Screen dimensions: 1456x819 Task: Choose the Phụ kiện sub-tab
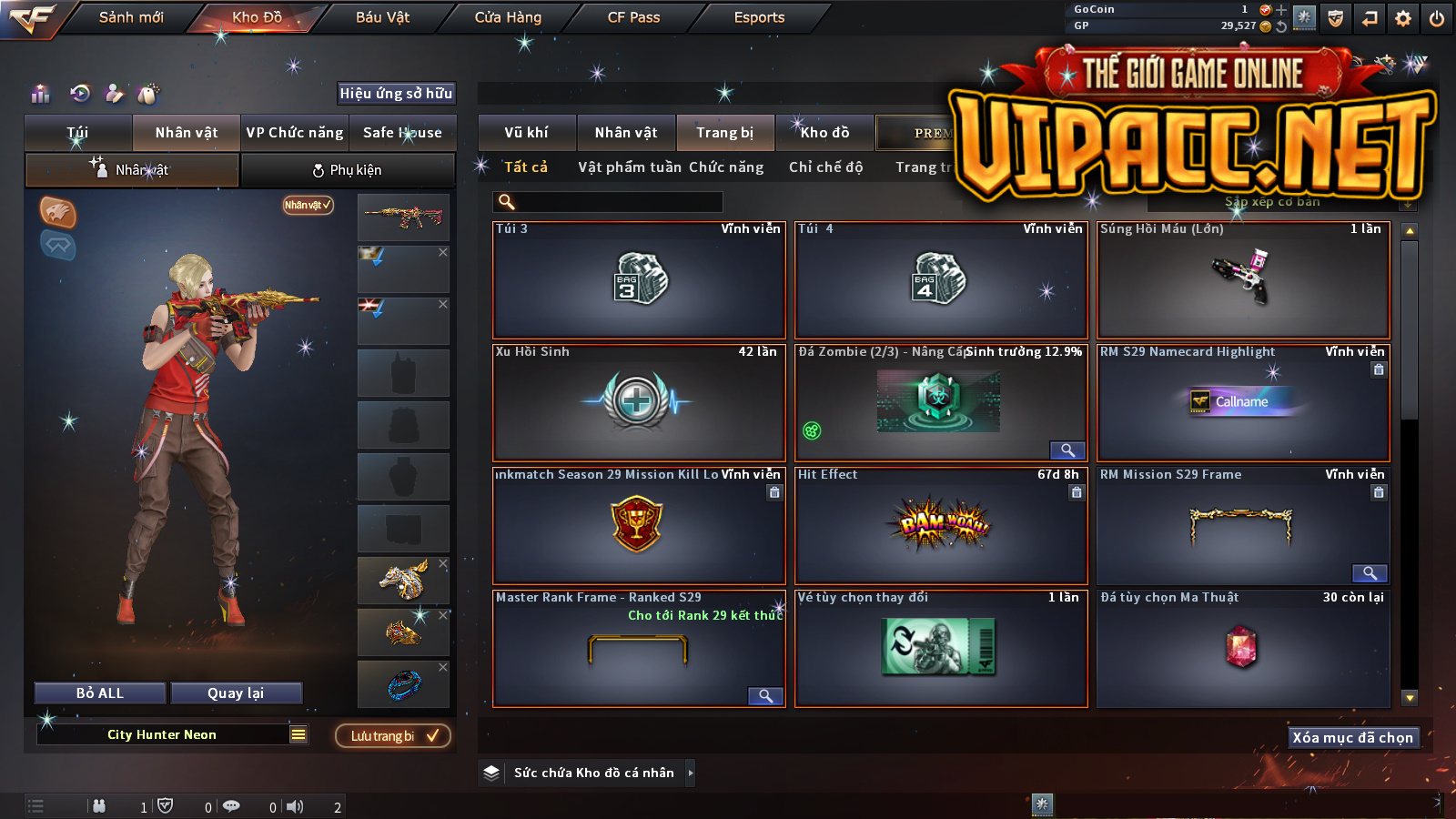tap(348, 170)
